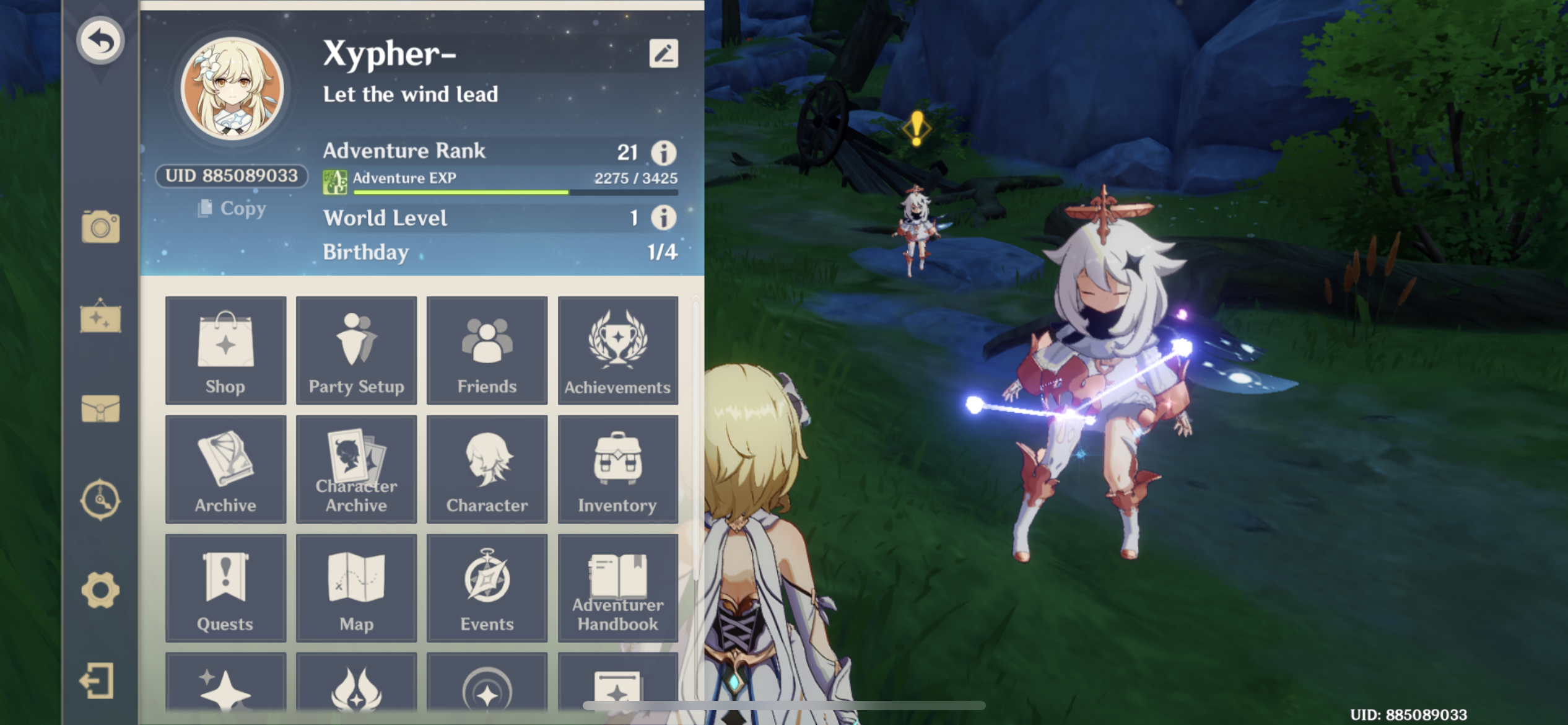Open the Map
This screenshot has height=725, width=1568.
coord(356,587)
